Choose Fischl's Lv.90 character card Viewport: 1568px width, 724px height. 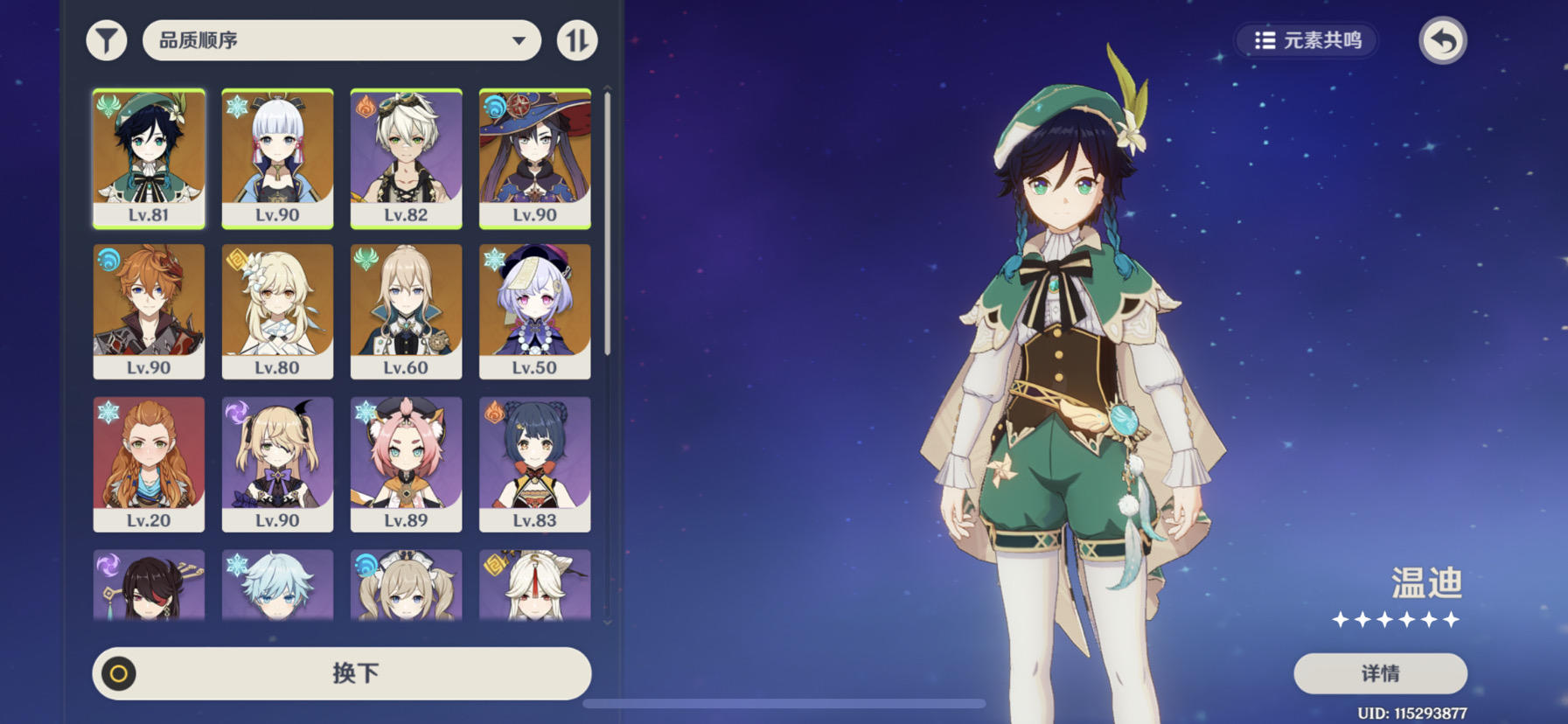[x=277, y=464]
